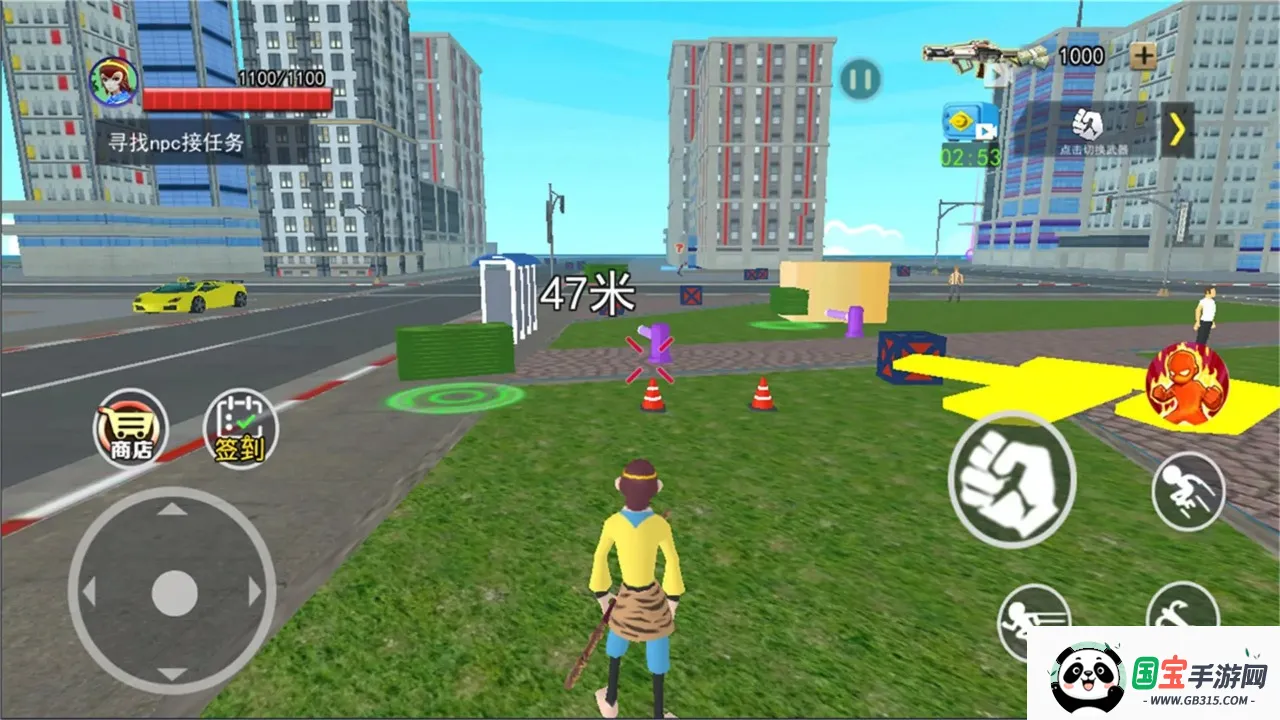Tap the Monkey King player avatar

pos(113,80)
